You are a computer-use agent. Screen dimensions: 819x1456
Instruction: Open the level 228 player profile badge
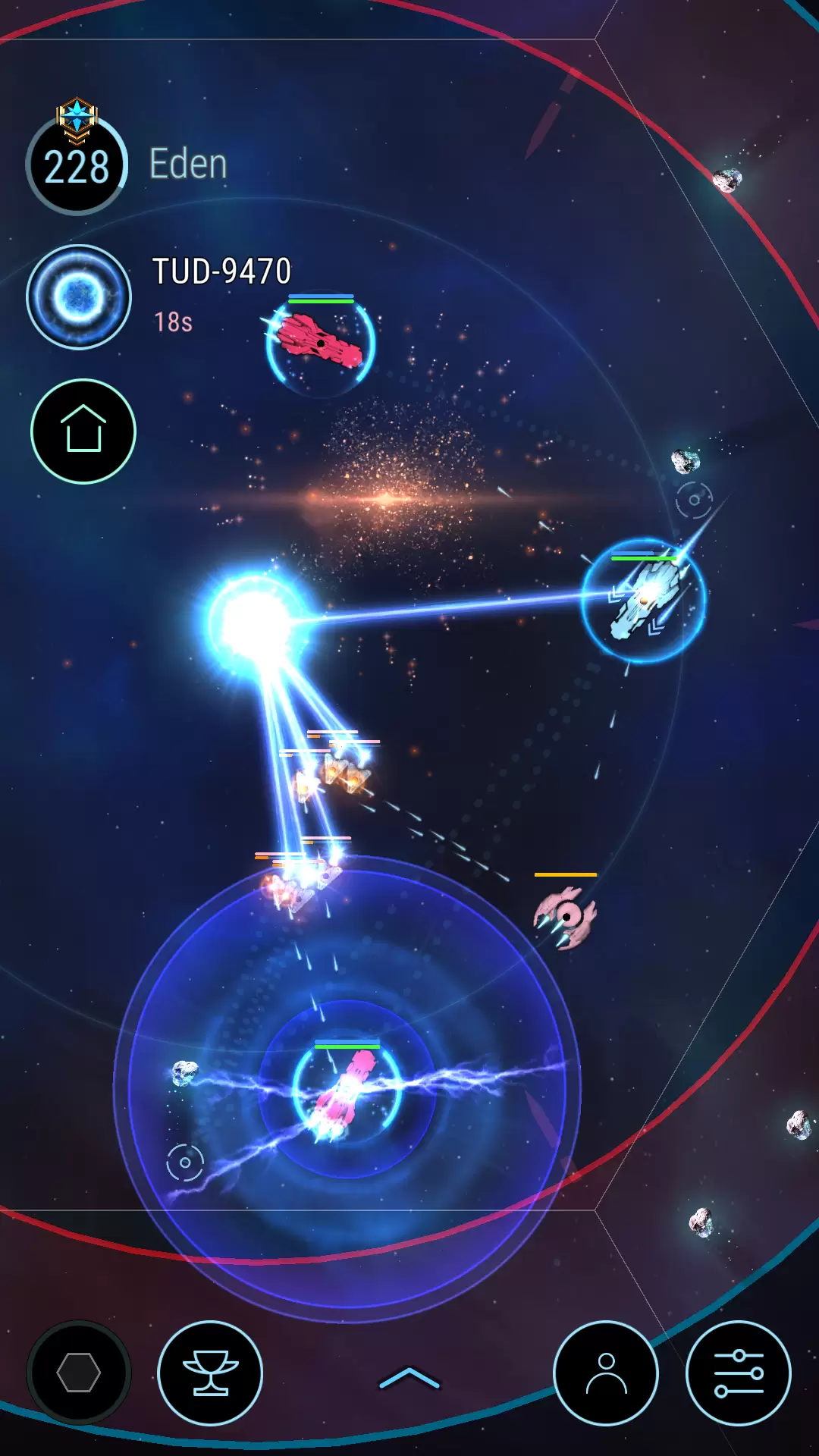[77, 165]
